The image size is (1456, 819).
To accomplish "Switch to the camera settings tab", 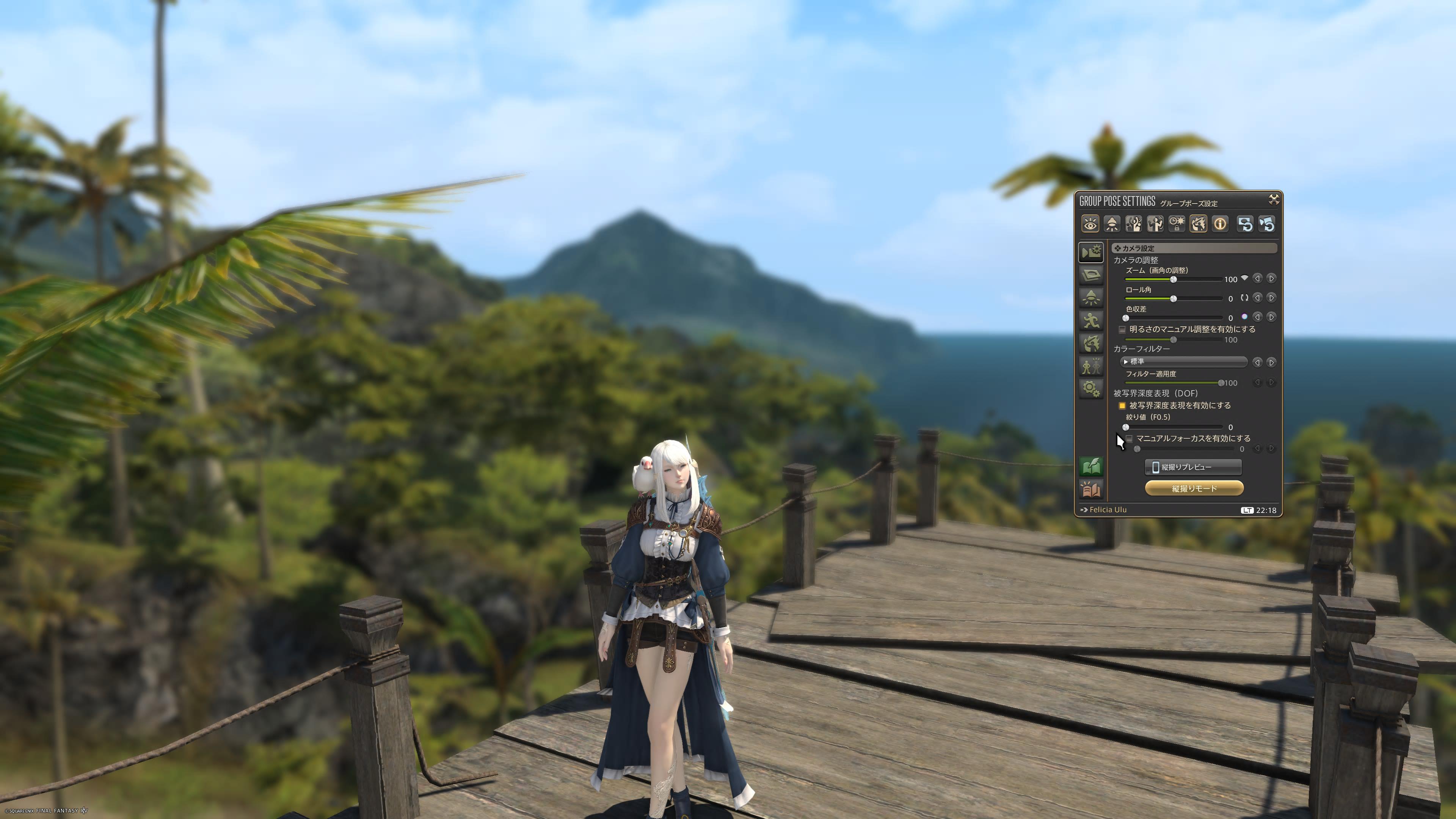I will click(x=1091, y=251).
